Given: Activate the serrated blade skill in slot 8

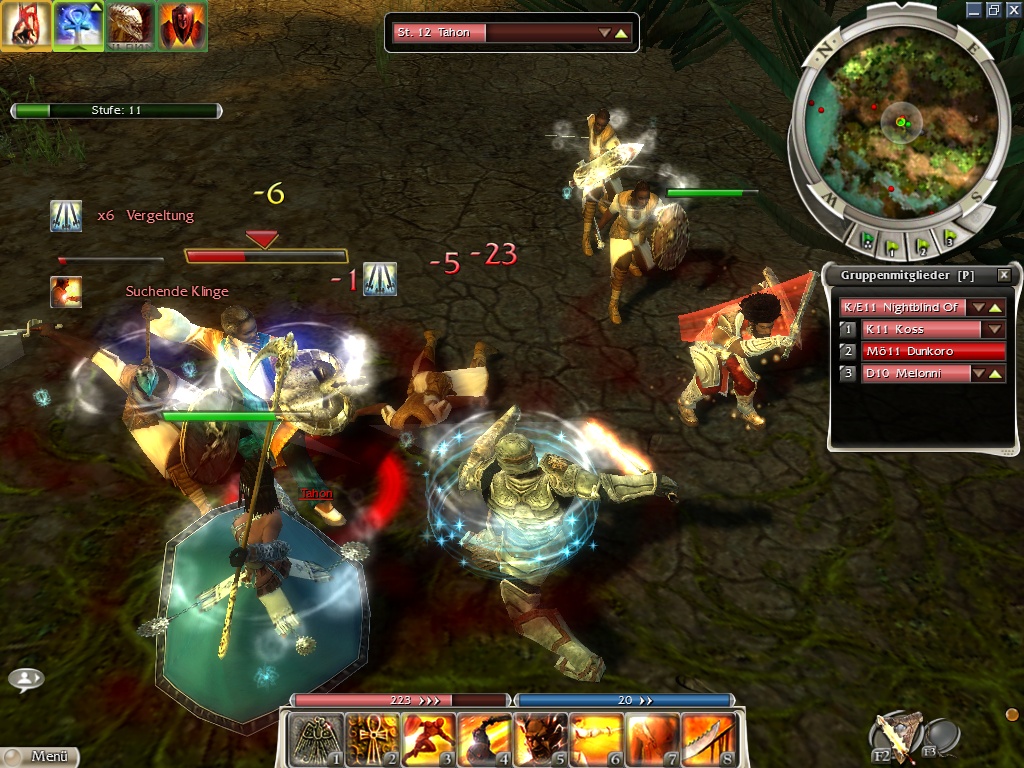Looking at the screenshot, I should [x=709, y=739].
